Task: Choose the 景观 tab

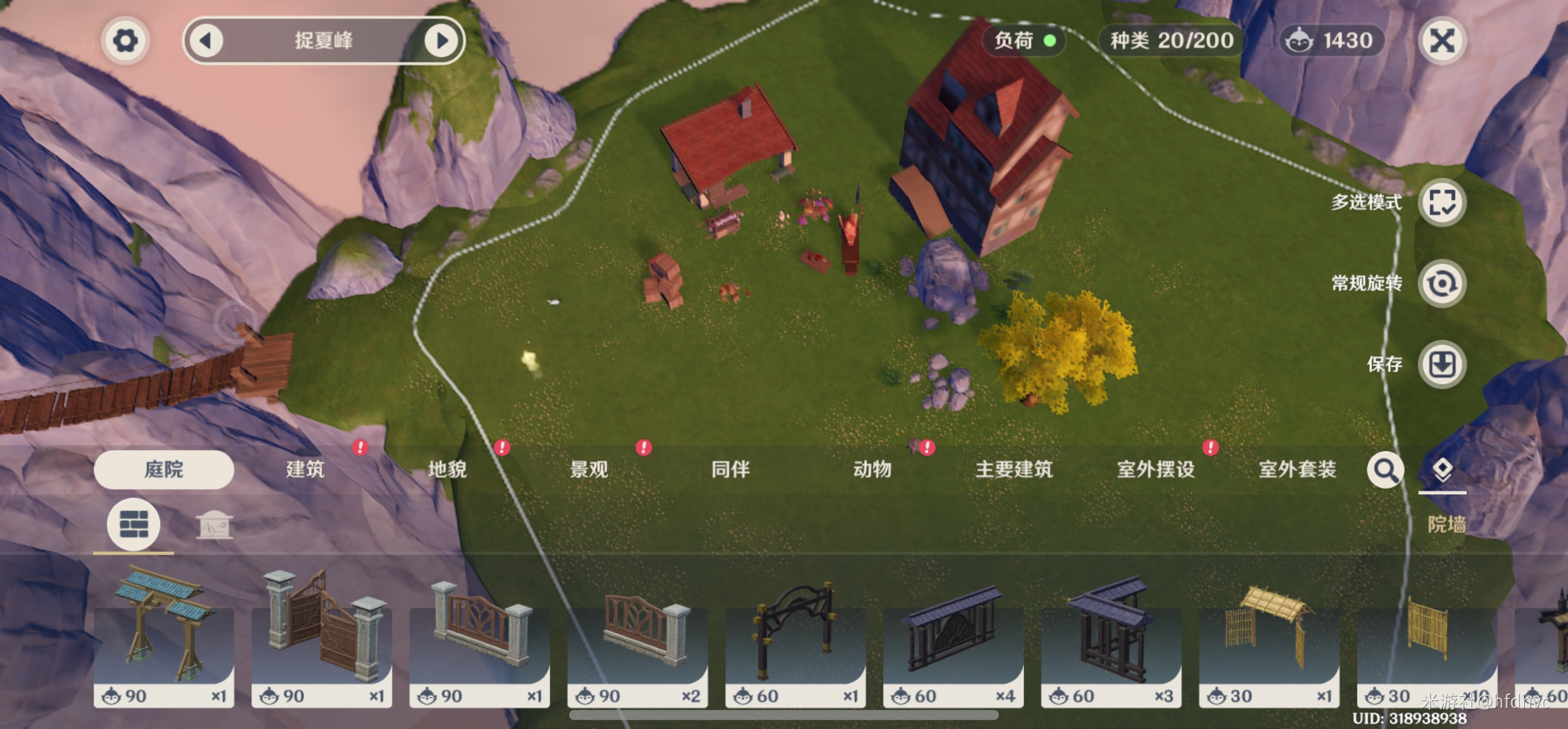Action: click(589, 470)
